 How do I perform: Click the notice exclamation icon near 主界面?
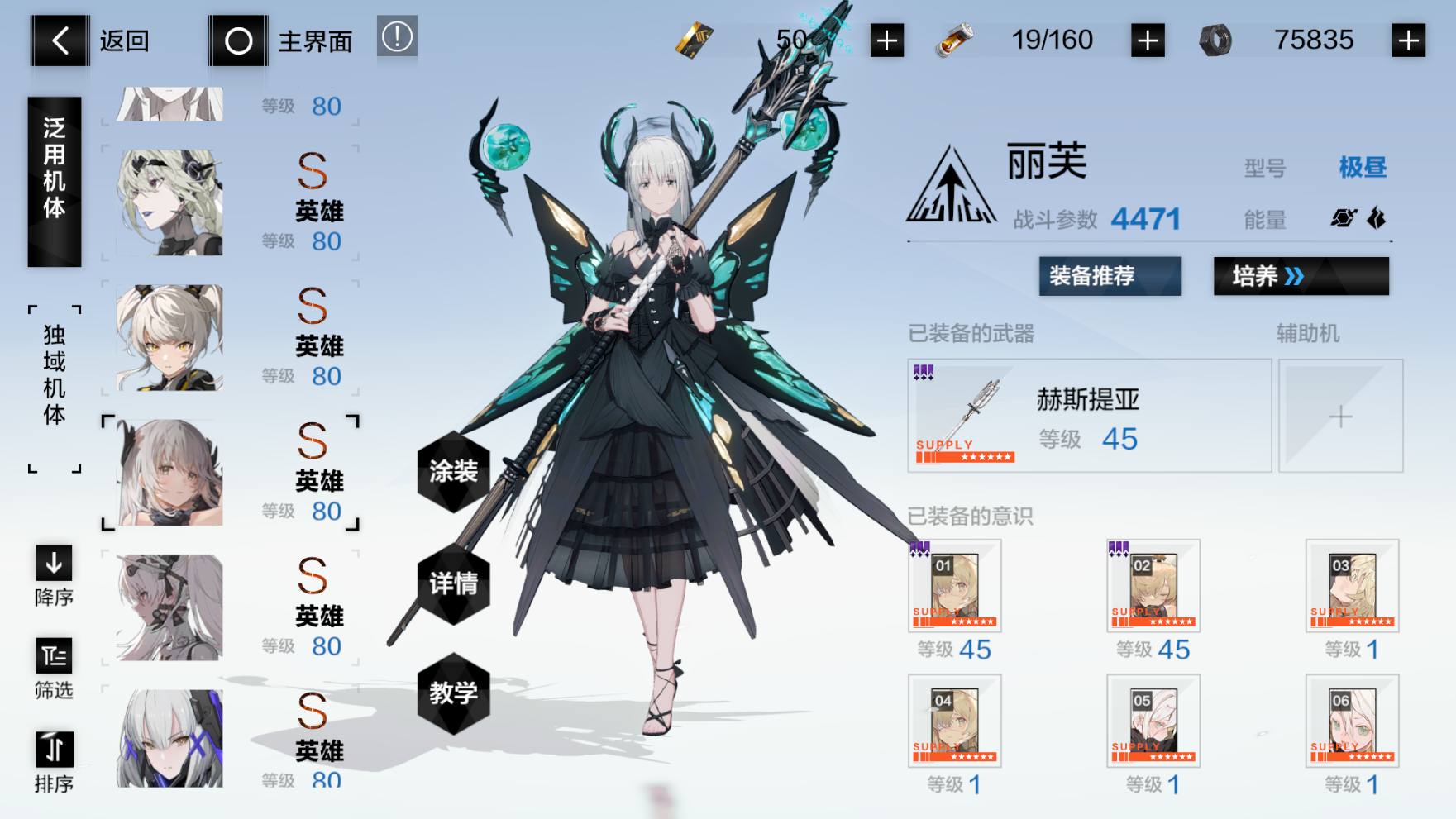(x=396, y=37)
